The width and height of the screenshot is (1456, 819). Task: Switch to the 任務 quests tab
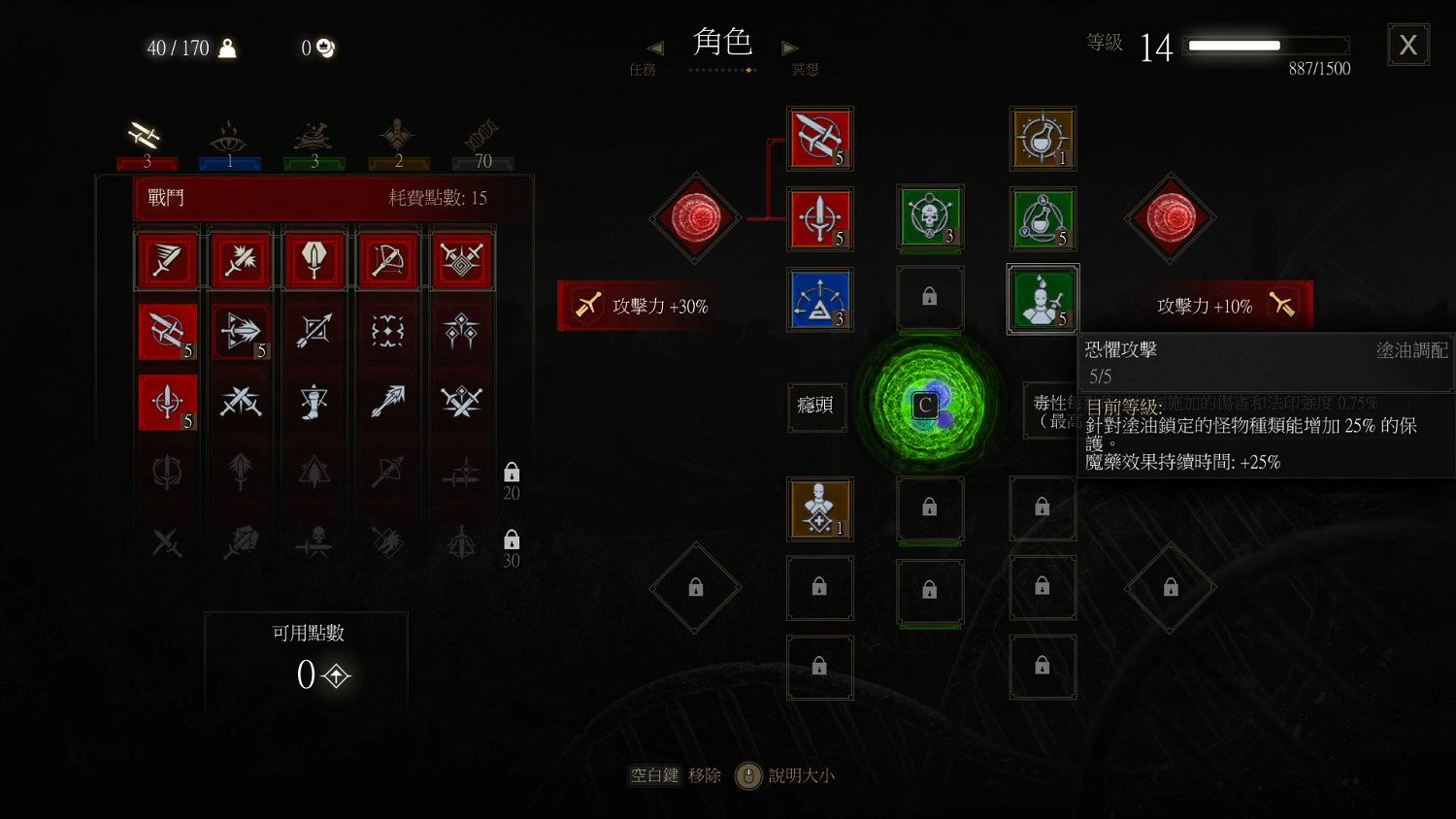tap(643, 68)
